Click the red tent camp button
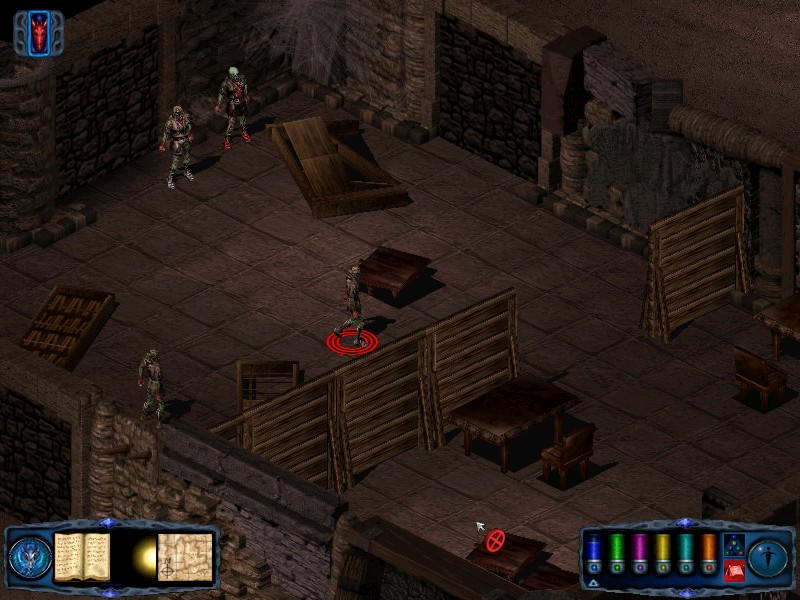This screenshot has height=600, width=800. click(x=733, y=571)
